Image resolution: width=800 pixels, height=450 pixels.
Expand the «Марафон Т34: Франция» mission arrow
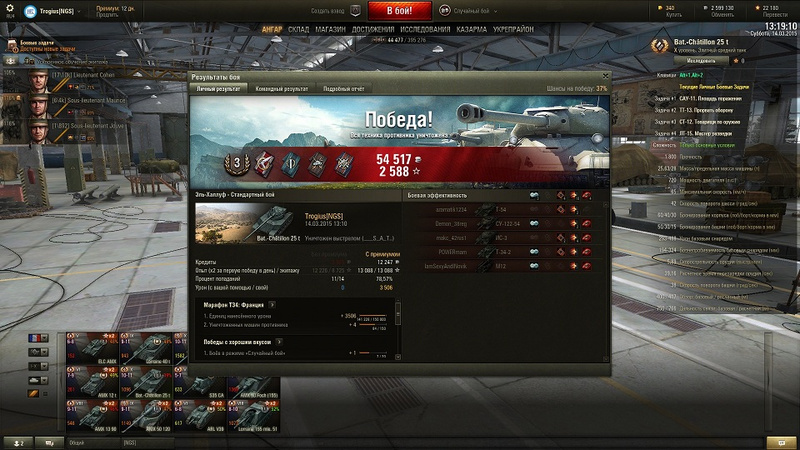tap(271, 304)
